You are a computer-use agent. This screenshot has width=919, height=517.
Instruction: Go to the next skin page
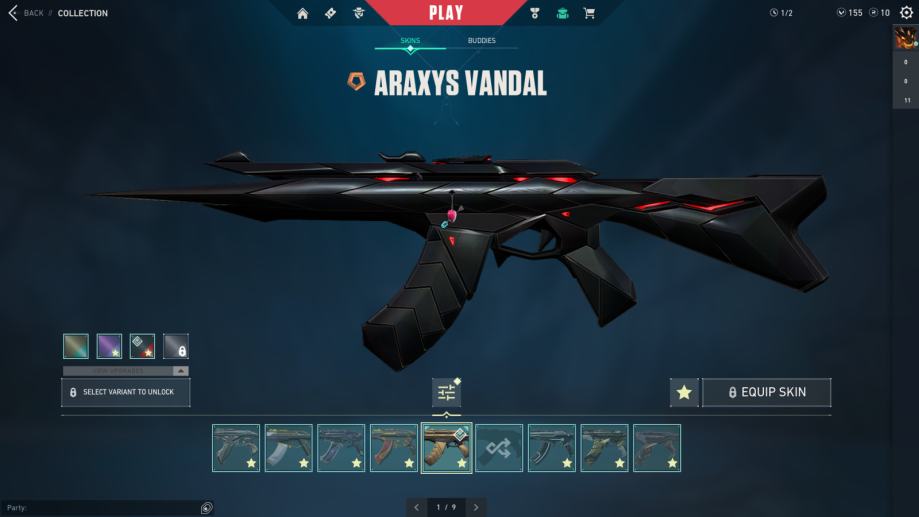476,507
